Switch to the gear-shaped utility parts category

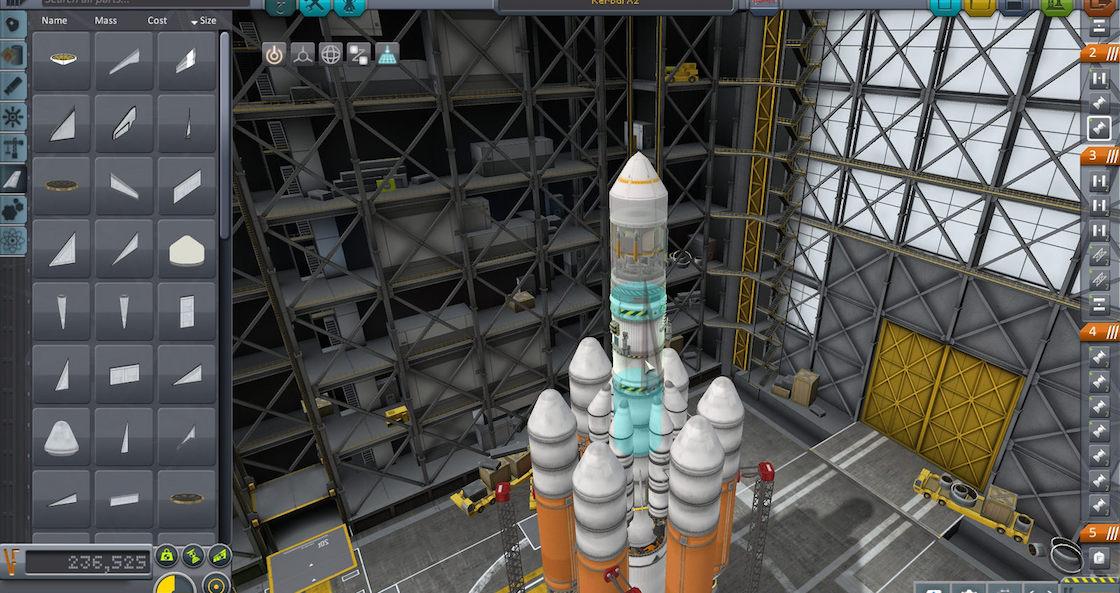coord(14,117)
